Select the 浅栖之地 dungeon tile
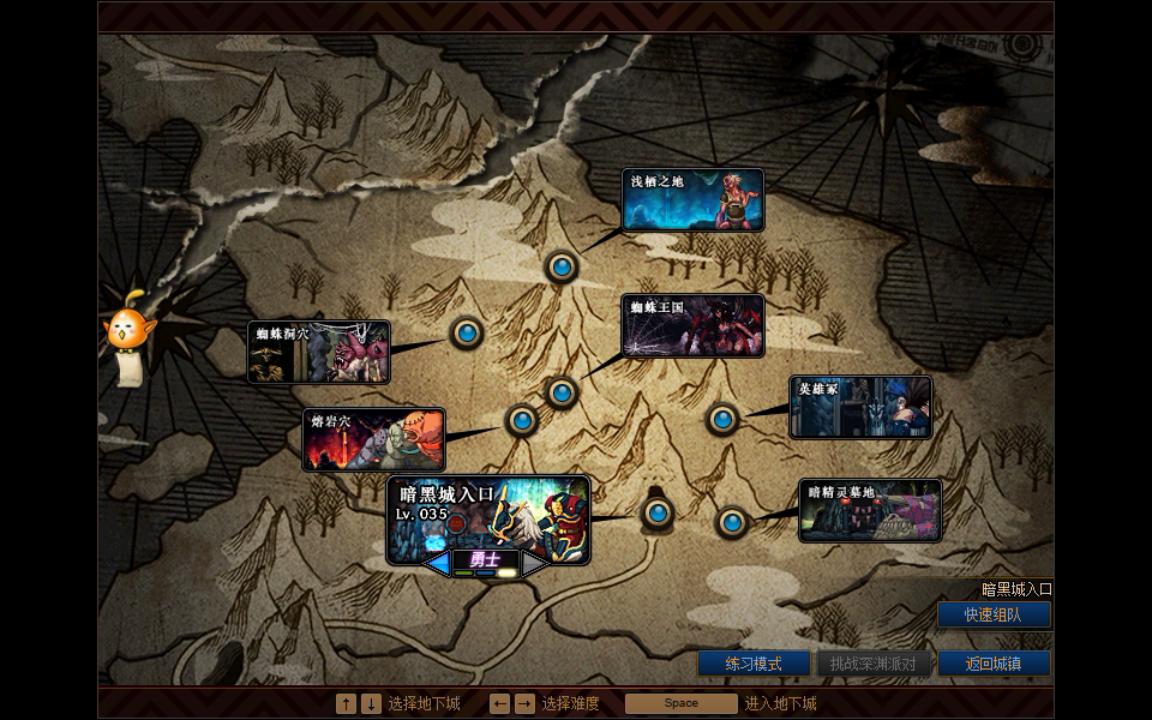Screen dimensions: 1152x720 692,199
